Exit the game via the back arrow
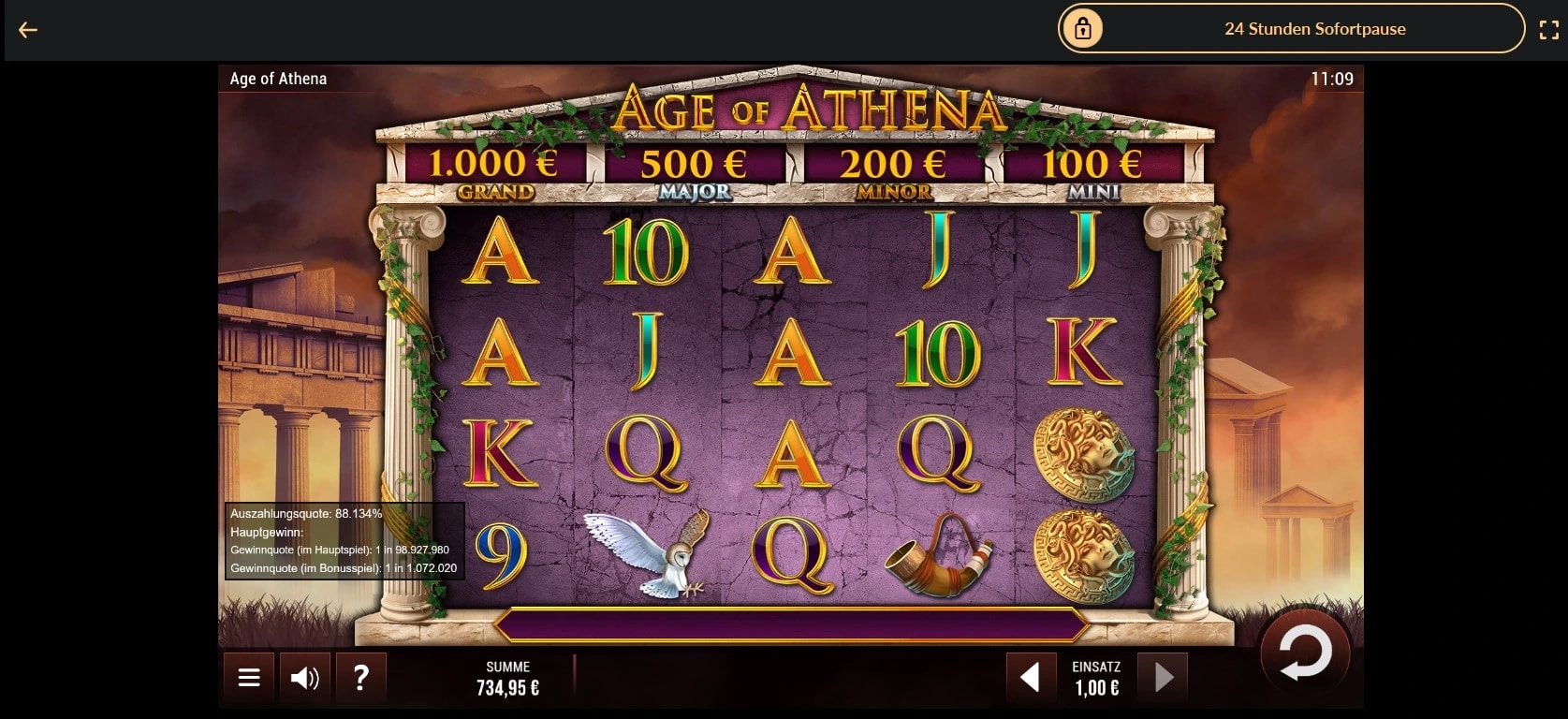The width and height of the screenshot is (1568, 719). tap(29, 29)
